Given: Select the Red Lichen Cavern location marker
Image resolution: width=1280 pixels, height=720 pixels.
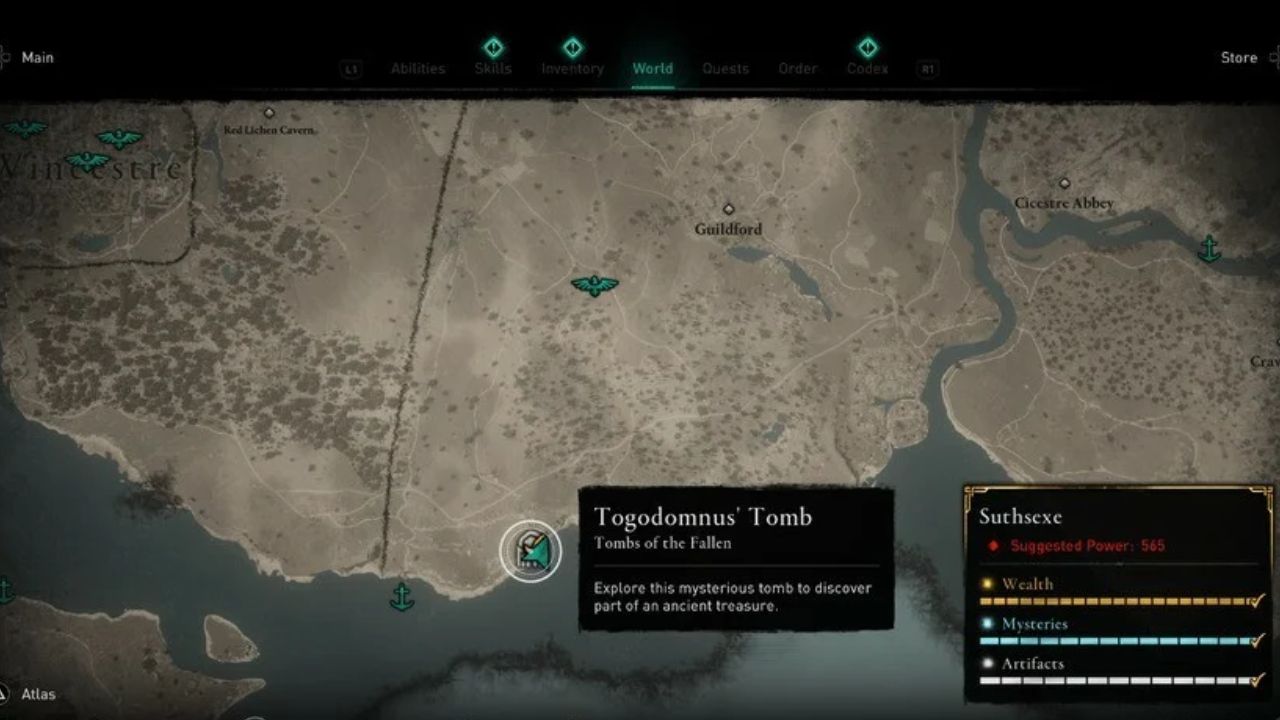Looking at the screenshot, I should click(269, 112).
